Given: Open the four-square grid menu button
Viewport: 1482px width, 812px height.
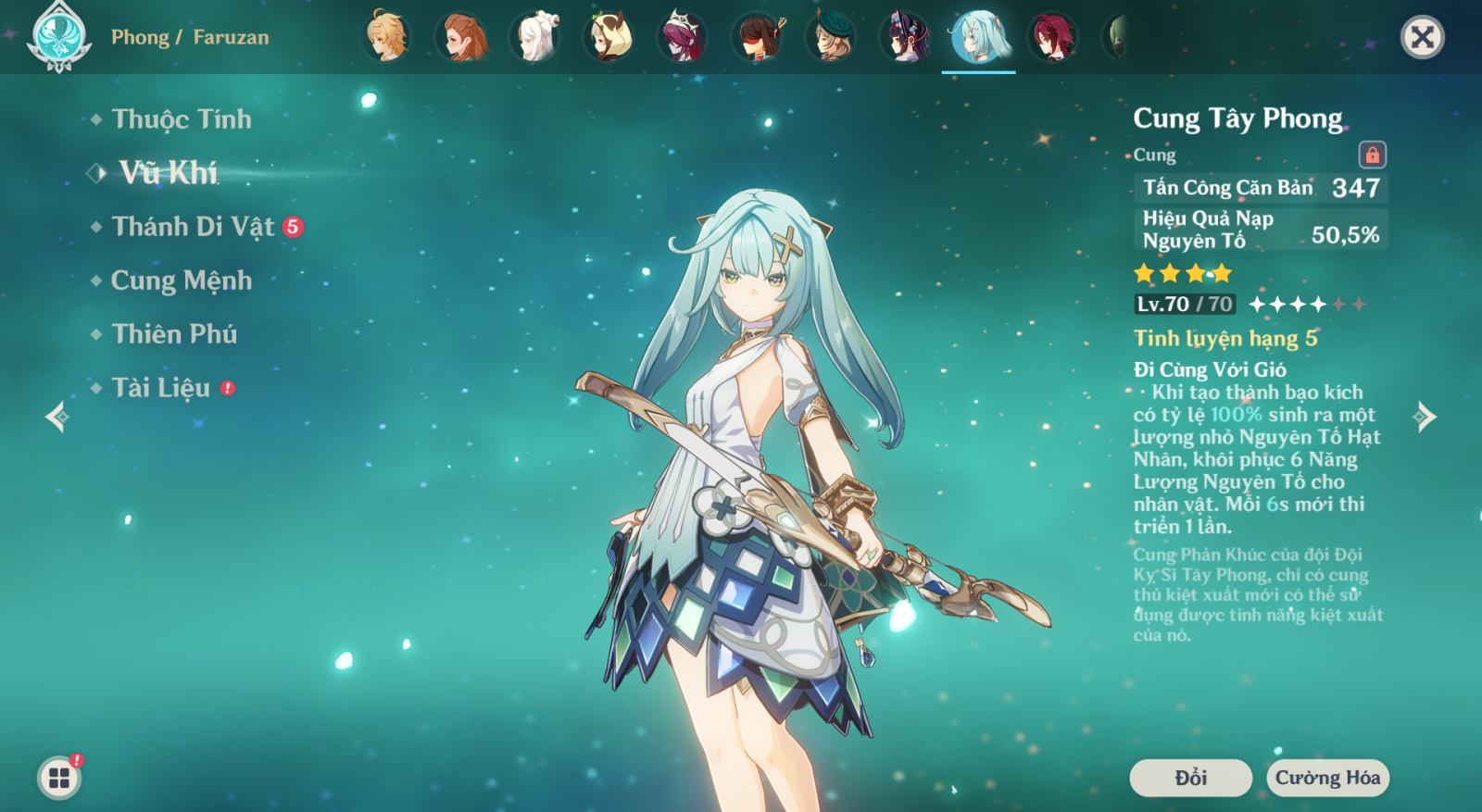Looking at the screenshot, I should click(x=59, y=778).
